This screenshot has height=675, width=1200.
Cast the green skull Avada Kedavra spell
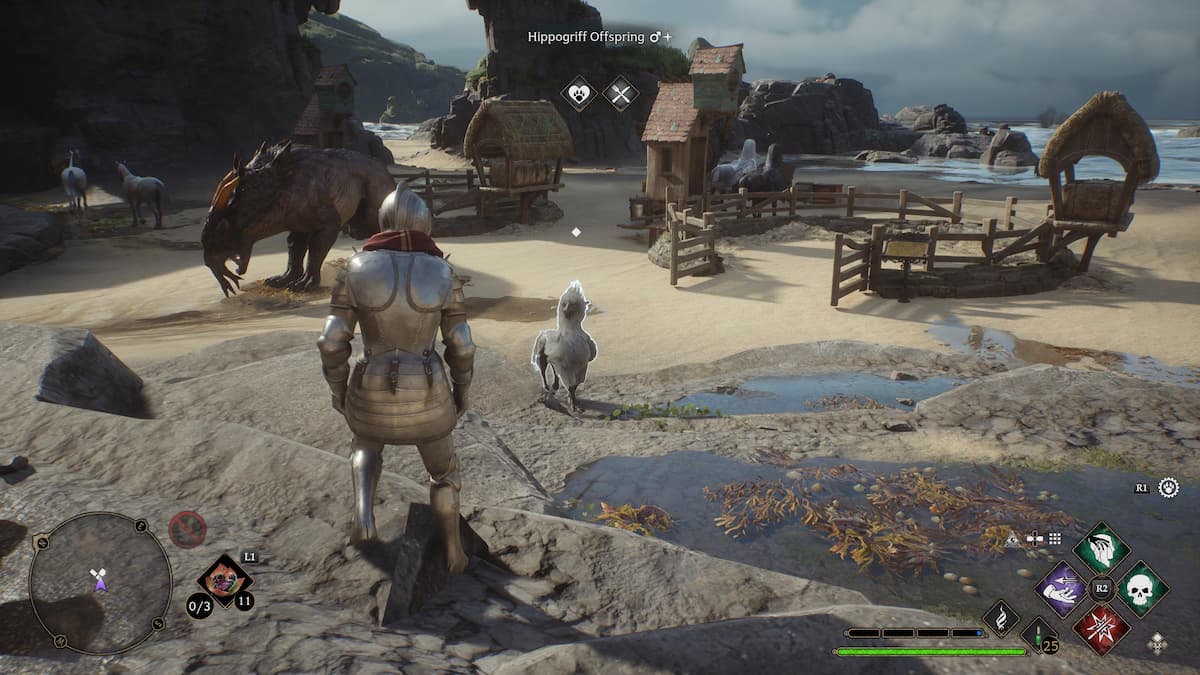[x=1142, y=589]
